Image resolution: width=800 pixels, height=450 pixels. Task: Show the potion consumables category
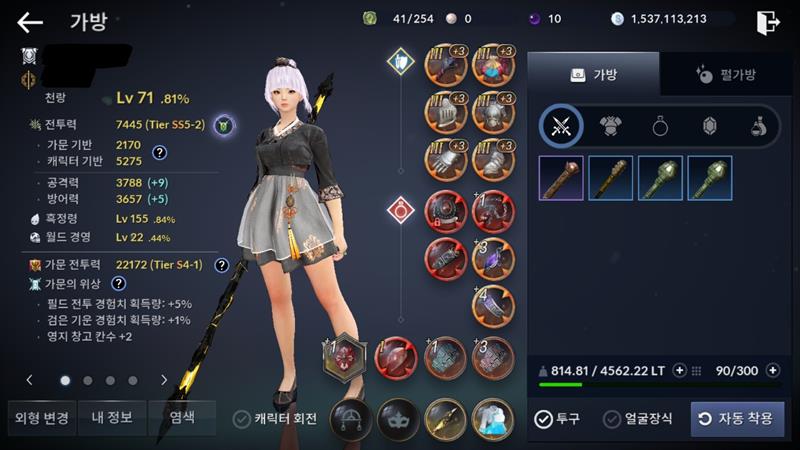(x=759, y=126)
